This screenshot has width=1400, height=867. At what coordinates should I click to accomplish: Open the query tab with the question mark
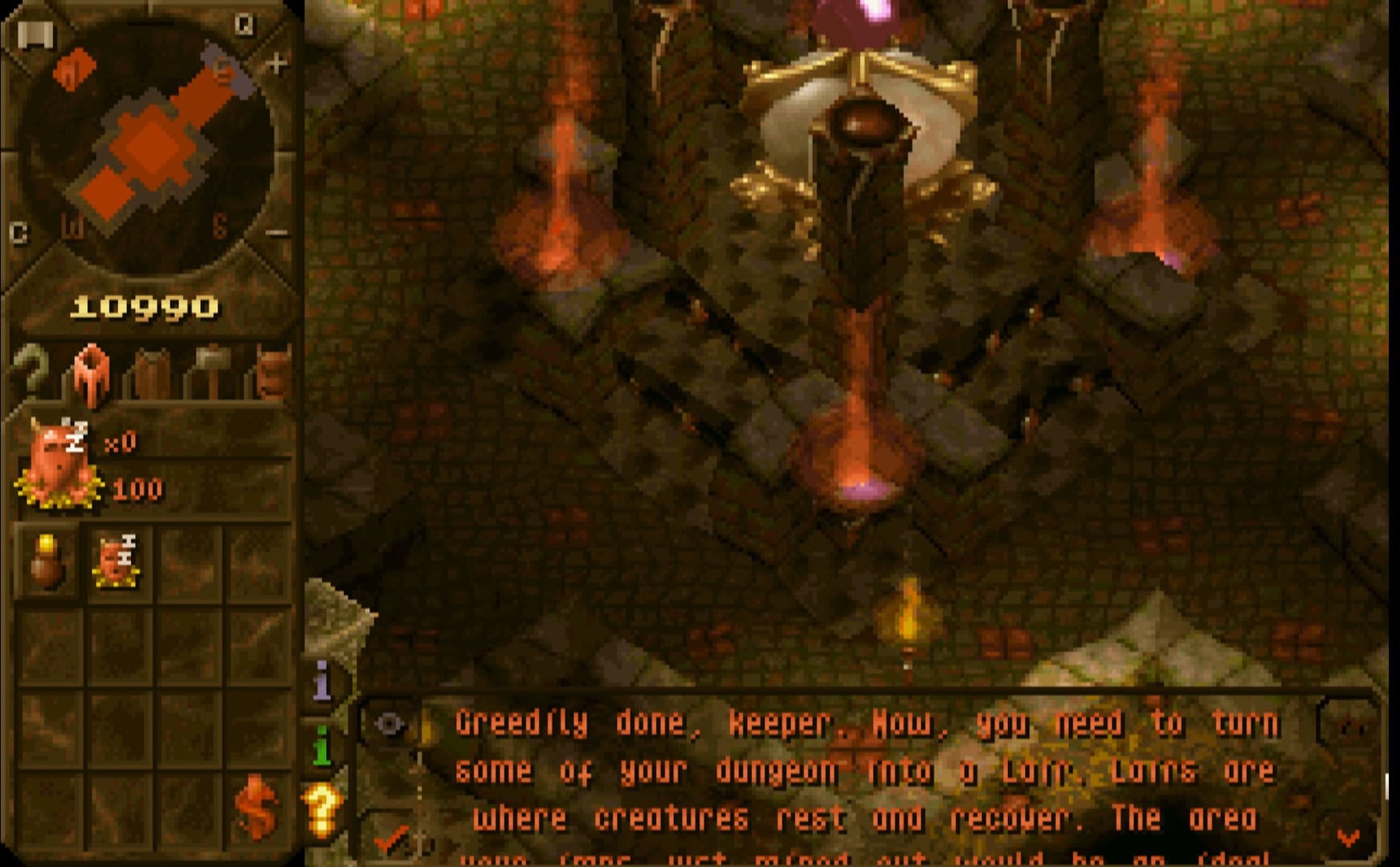pos(31,371)
